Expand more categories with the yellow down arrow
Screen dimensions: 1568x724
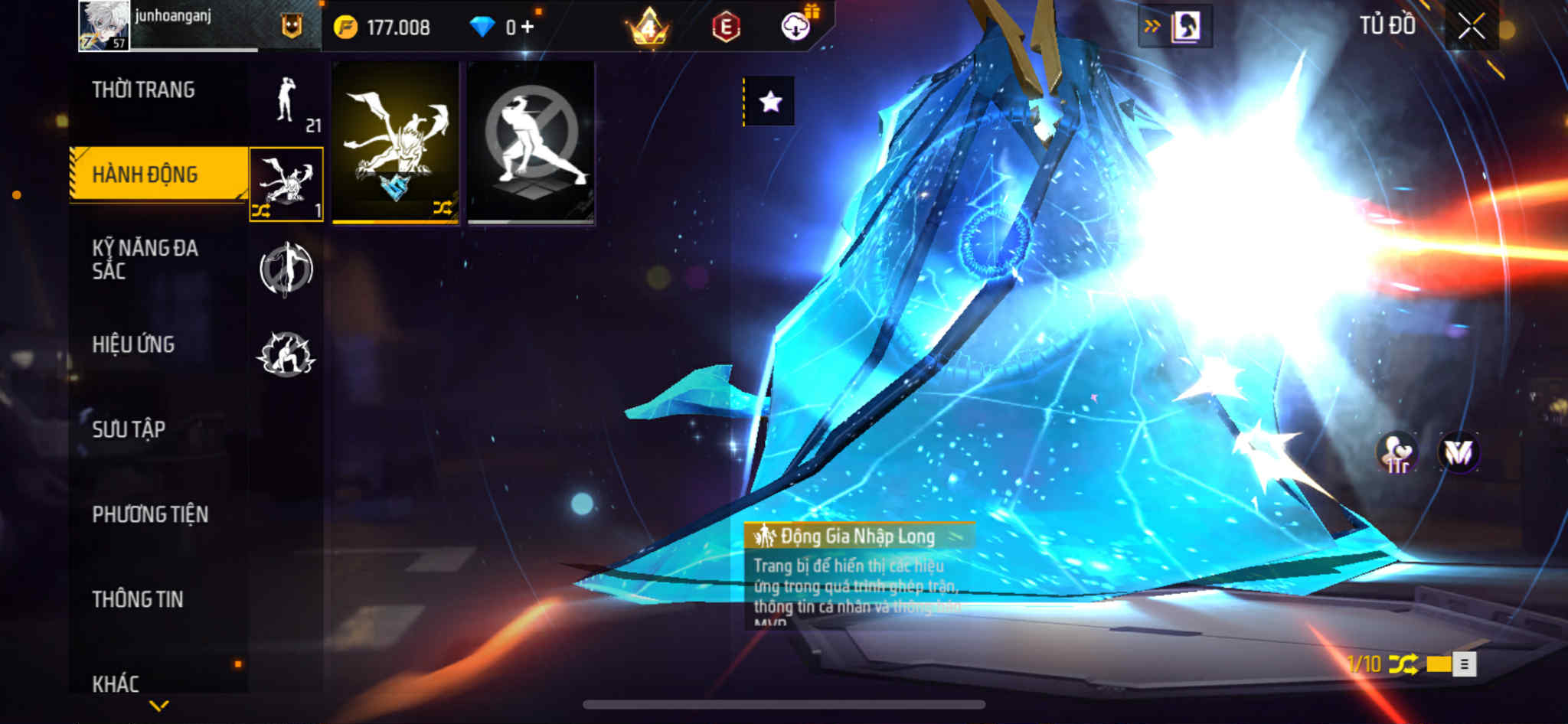click(x=159, y=706)
